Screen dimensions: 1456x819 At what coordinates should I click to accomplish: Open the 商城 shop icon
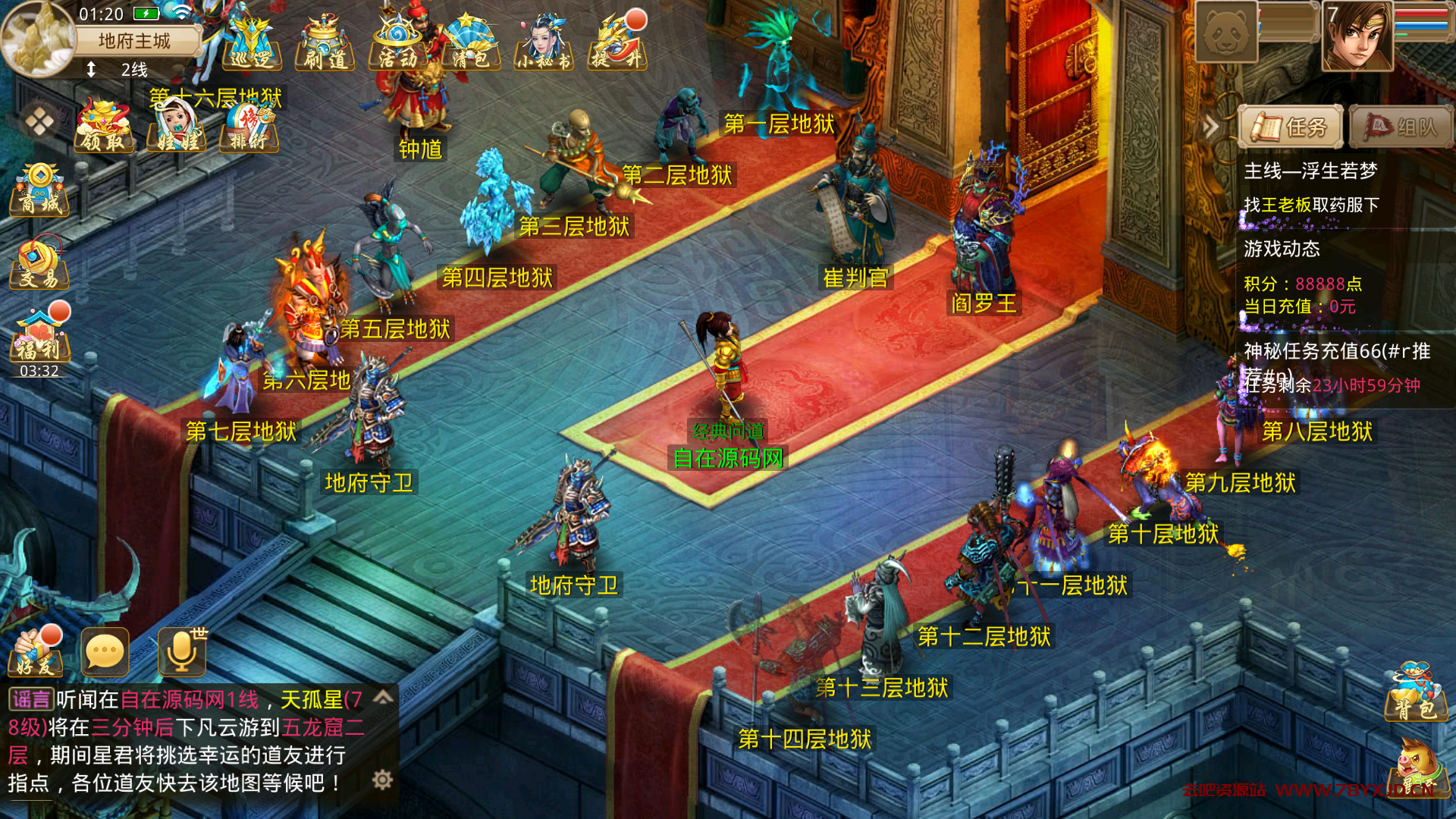pos(39,190)
